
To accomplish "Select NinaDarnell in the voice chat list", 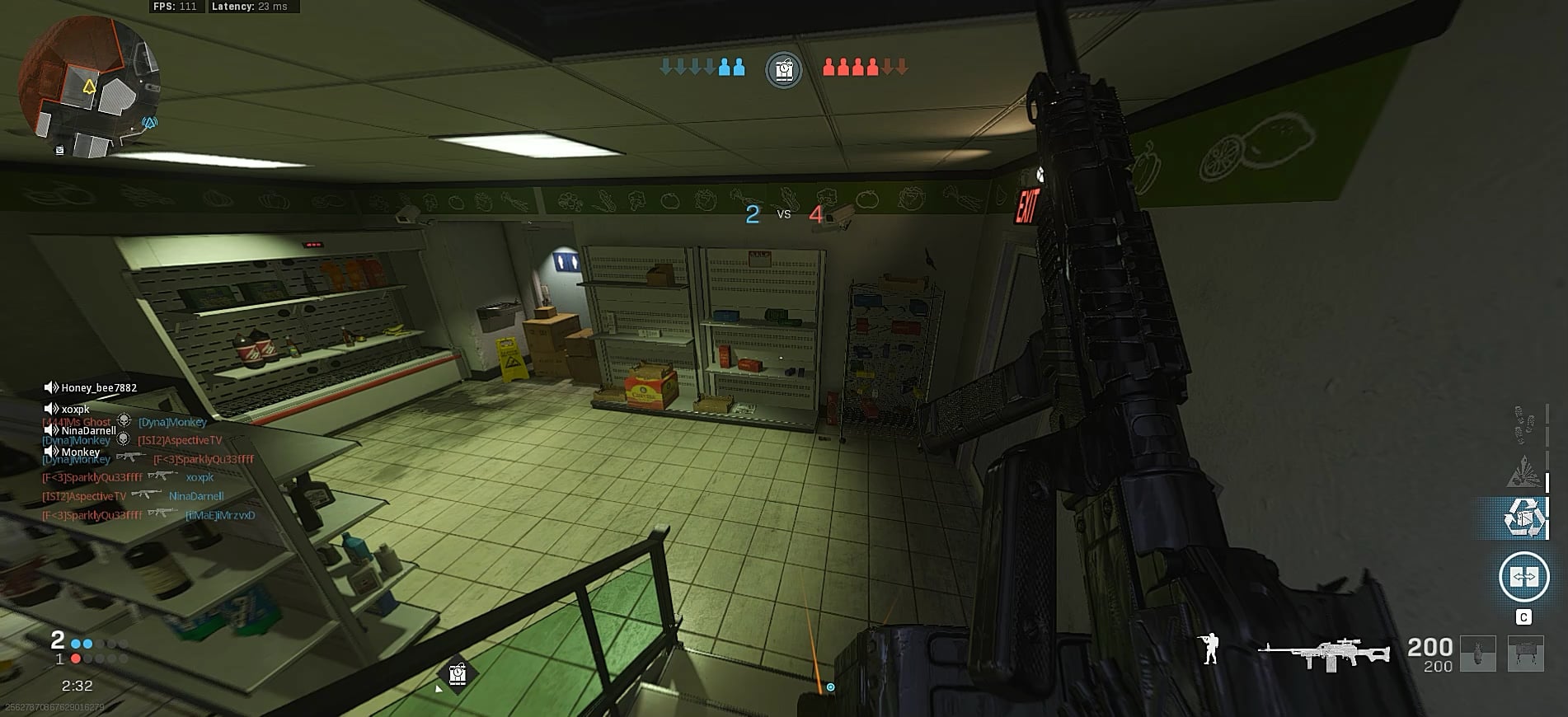I will pos(88,430).
